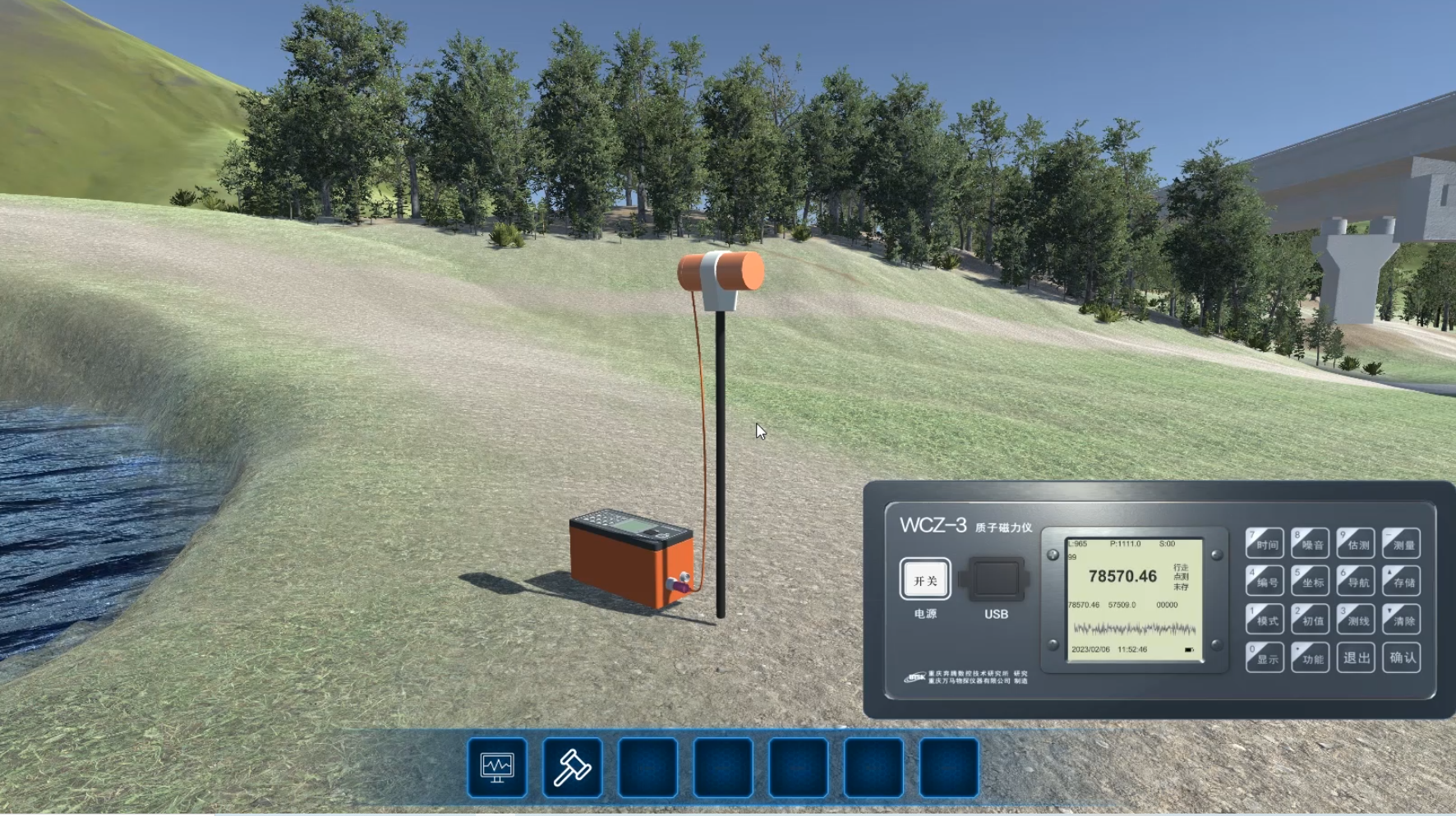Open navigation with the 导航 (6) key
Viewport: 1456px width, 816px height.
coord(1356,581)
